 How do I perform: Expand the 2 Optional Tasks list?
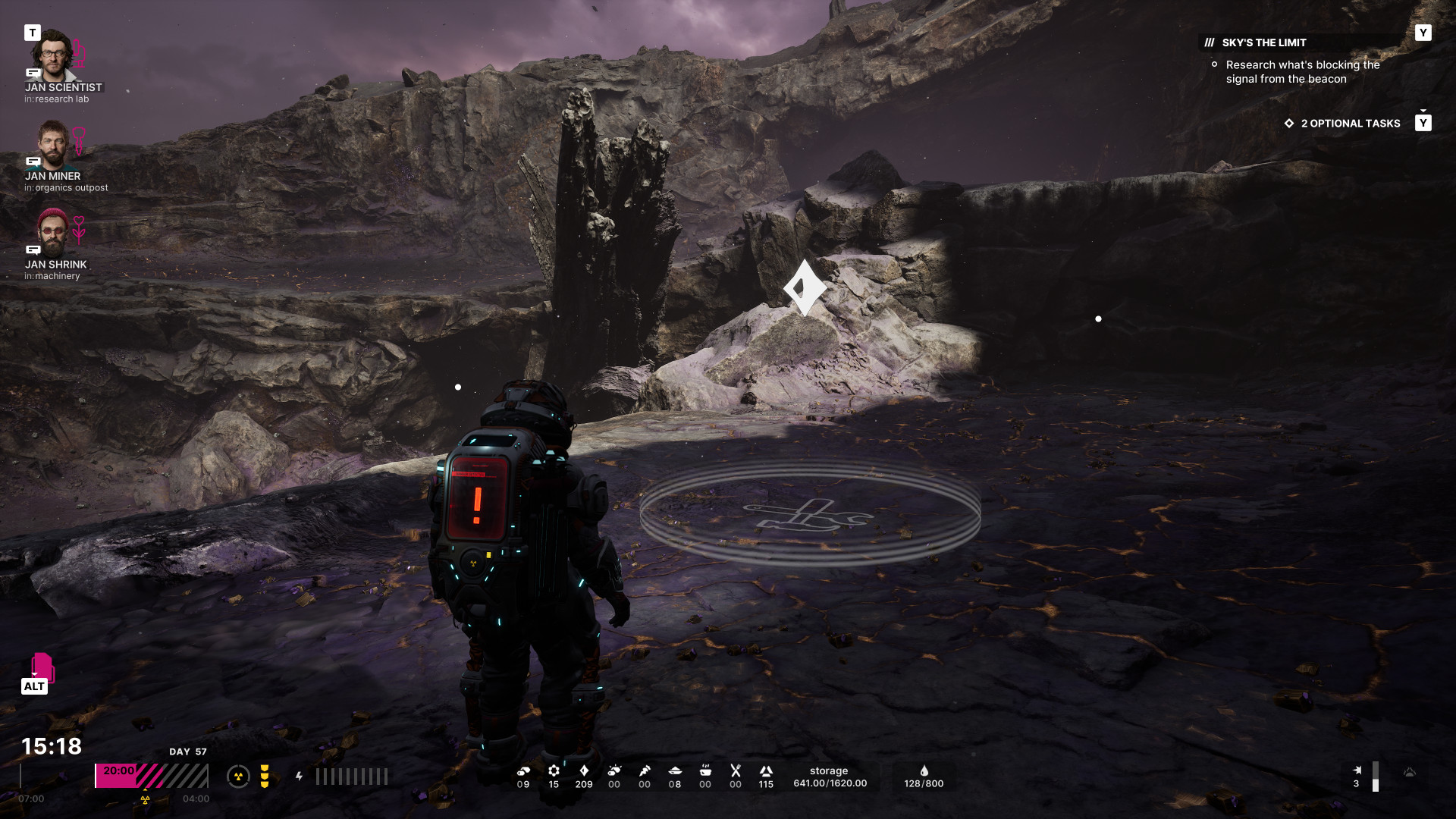tap(1350, 124)
